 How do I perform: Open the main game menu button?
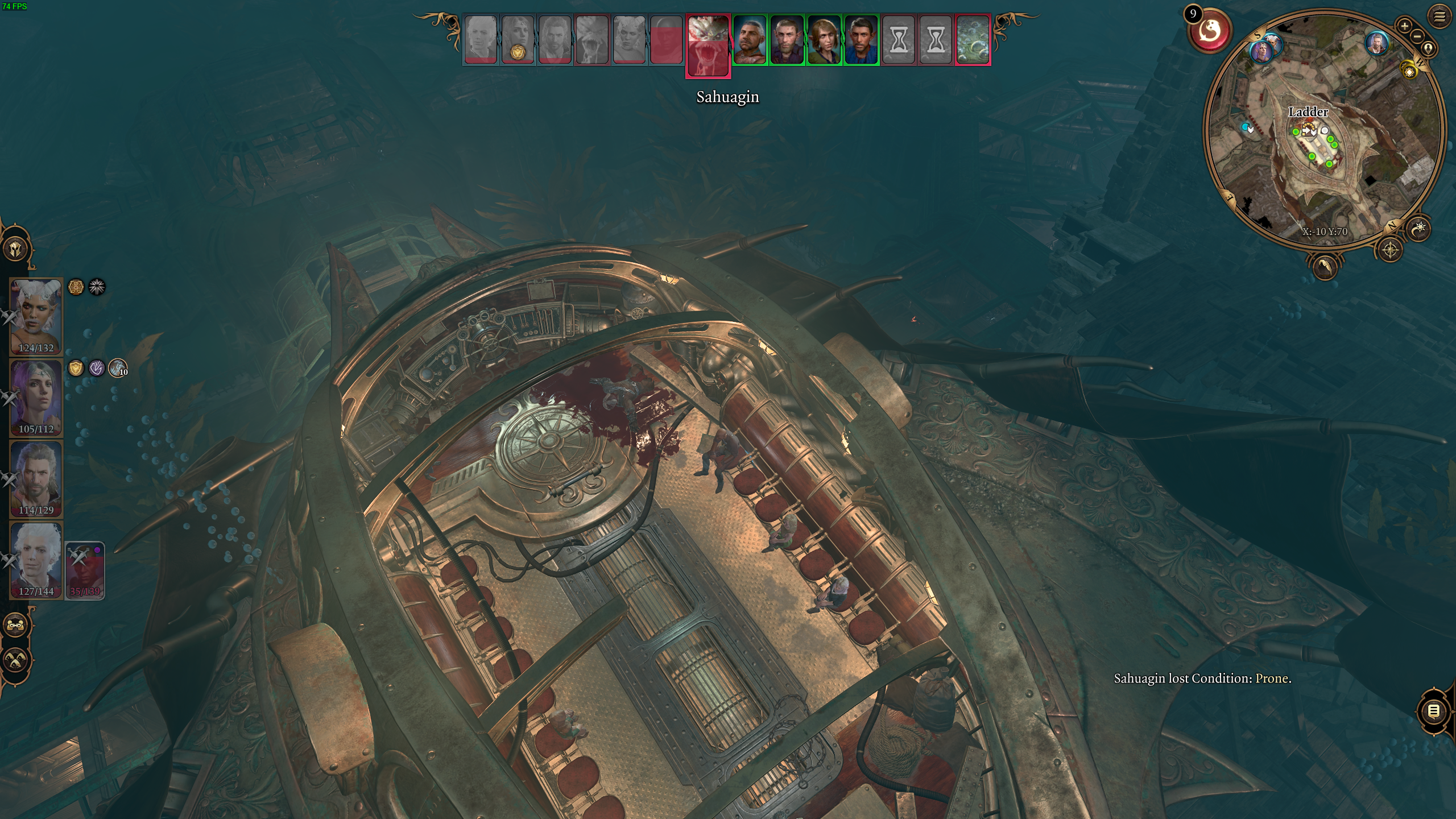[x=1439, y=17]
